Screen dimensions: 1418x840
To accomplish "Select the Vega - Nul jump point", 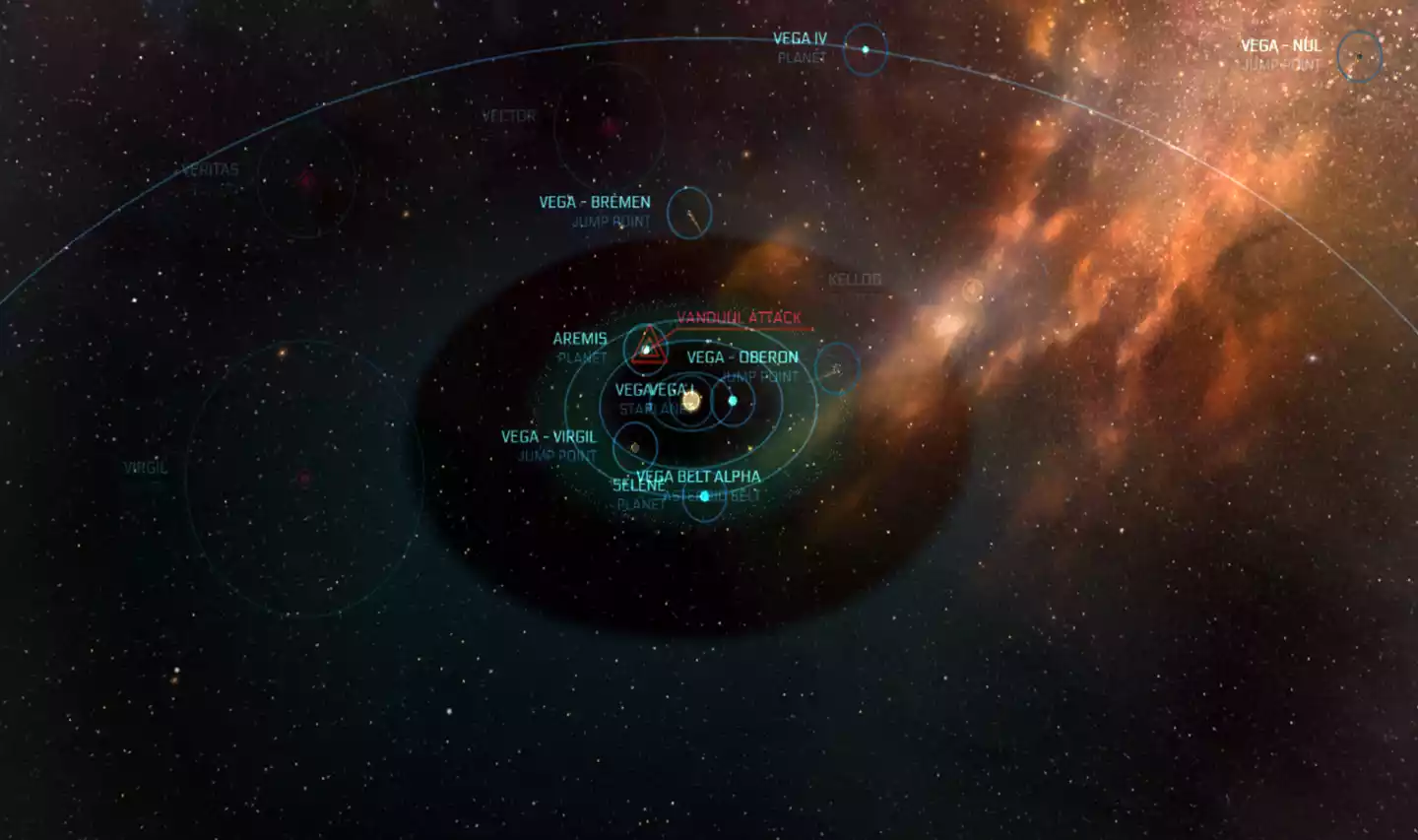I will (1359, 56).
